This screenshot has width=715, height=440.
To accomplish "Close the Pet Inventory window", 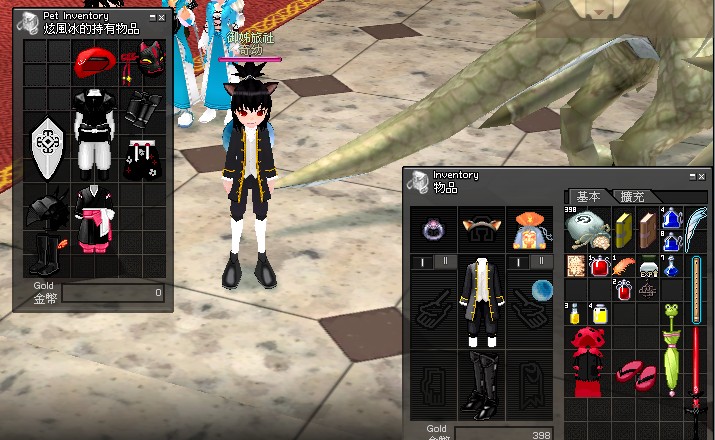I will (161, 17).
